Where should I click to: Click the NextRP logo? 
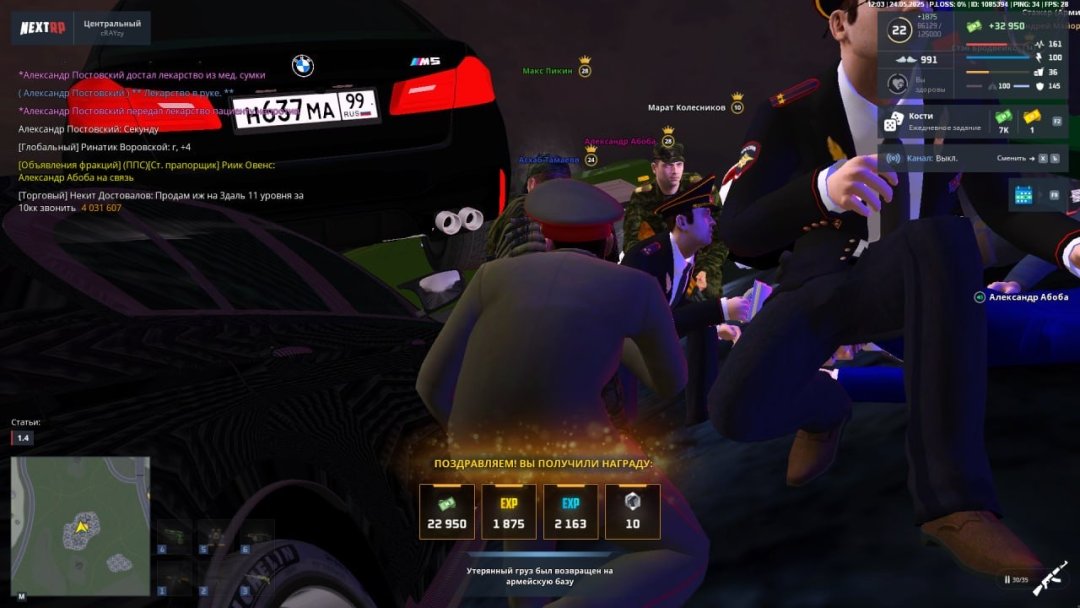point(43,27)
